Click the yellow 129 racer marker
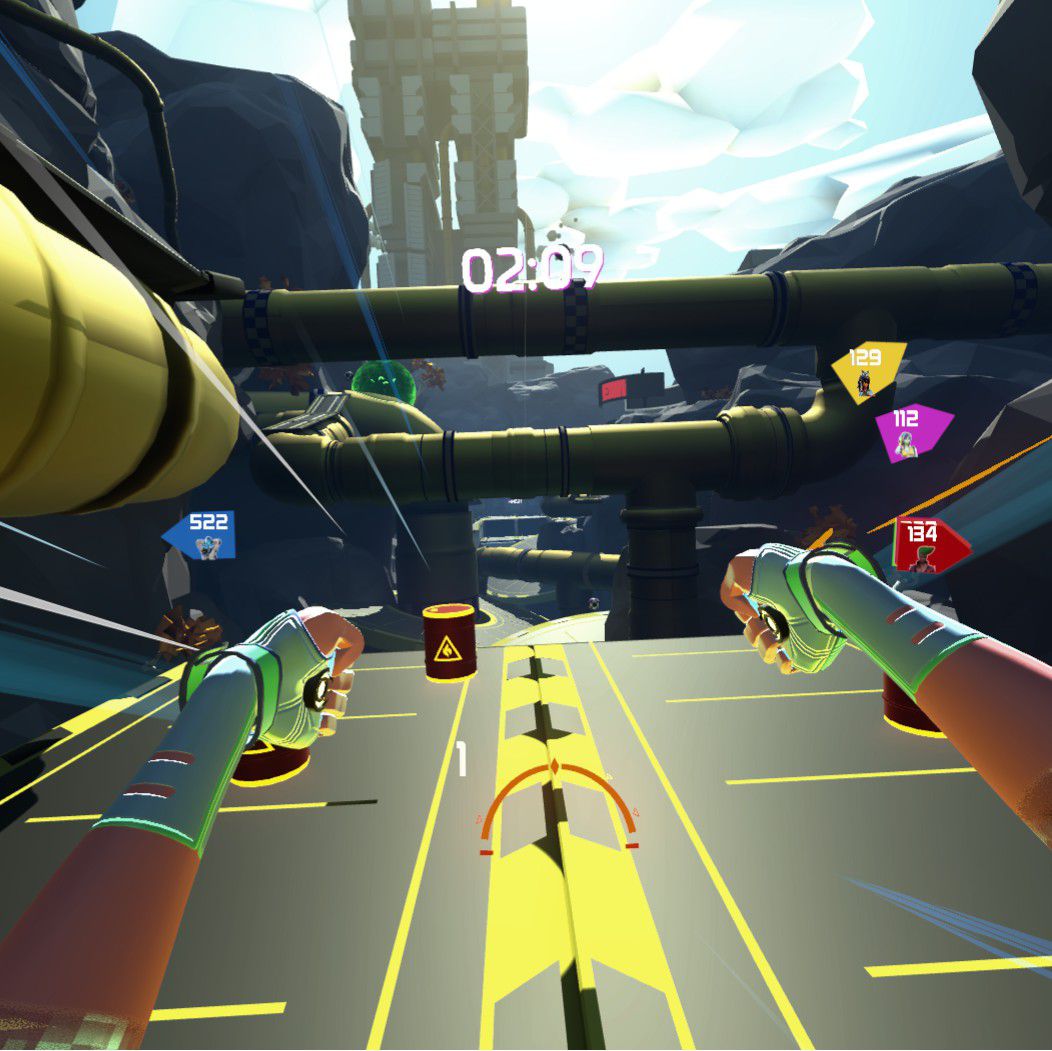The image size is (1052, 1051). pyautogui.click(x=866, y=369)
